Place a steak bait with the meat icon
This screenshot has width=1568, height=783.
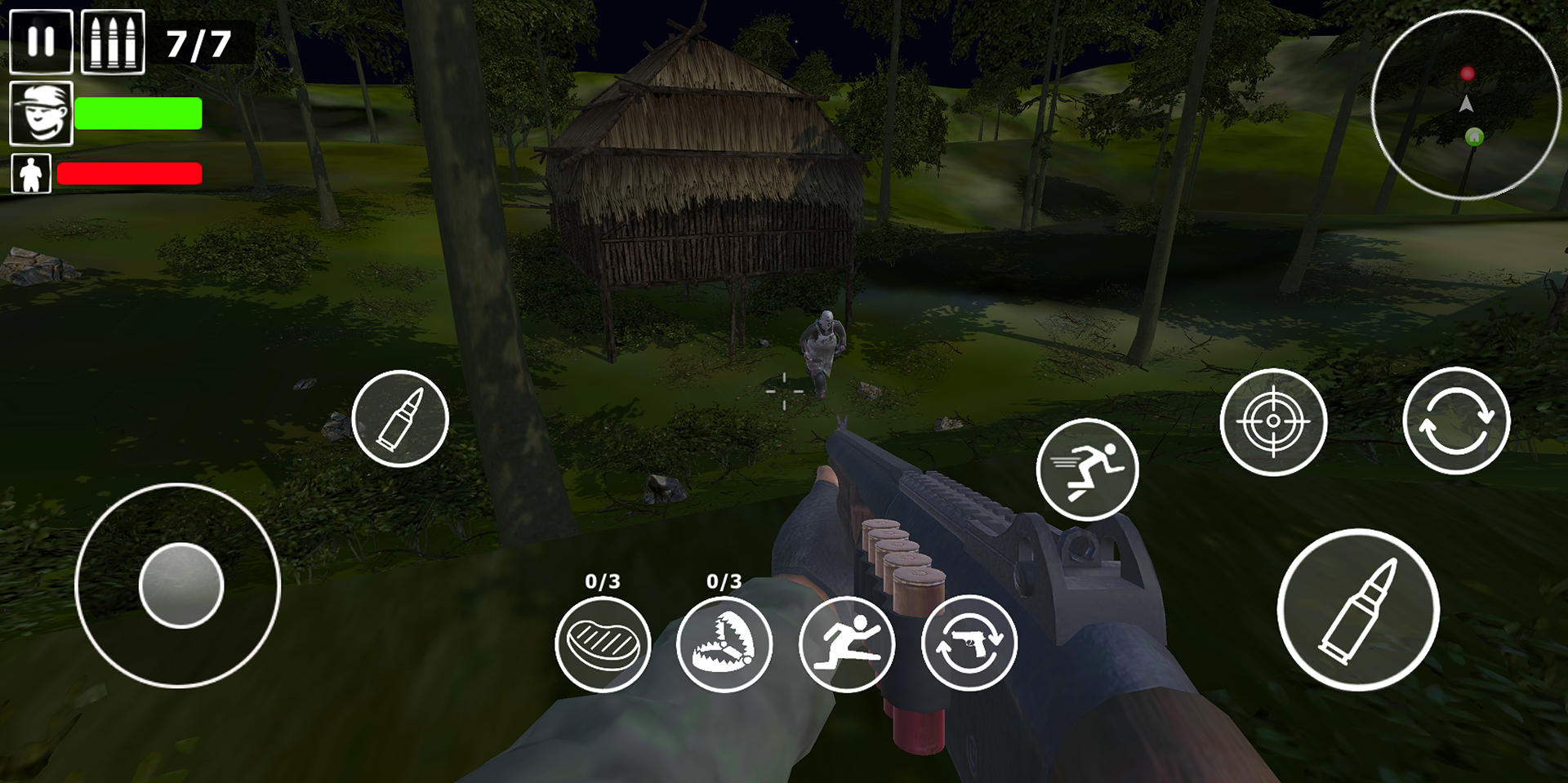click(603, 644)
